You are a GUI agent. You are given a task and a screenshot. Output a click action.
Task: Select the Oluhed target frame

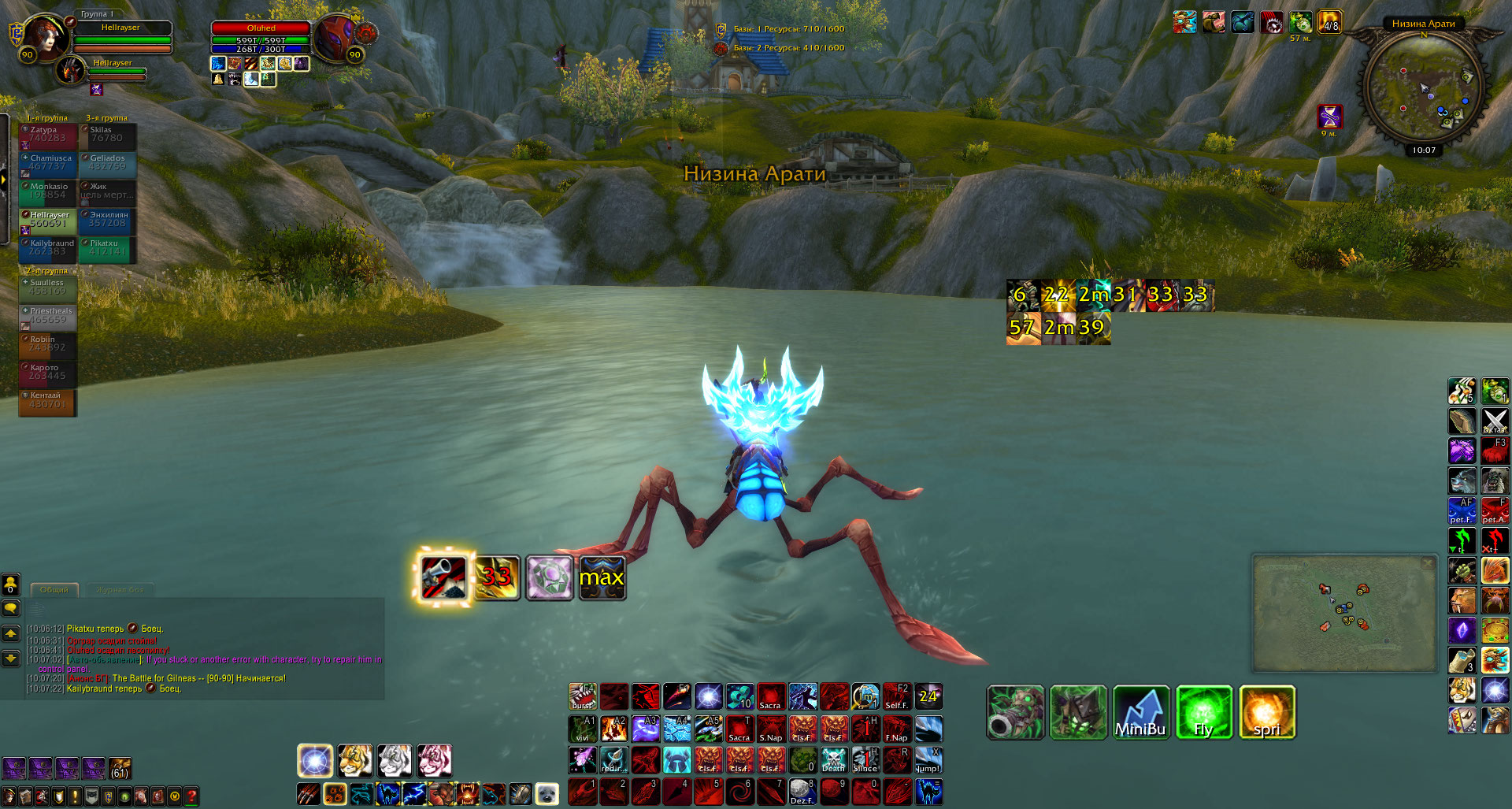[x=261, y=28]
